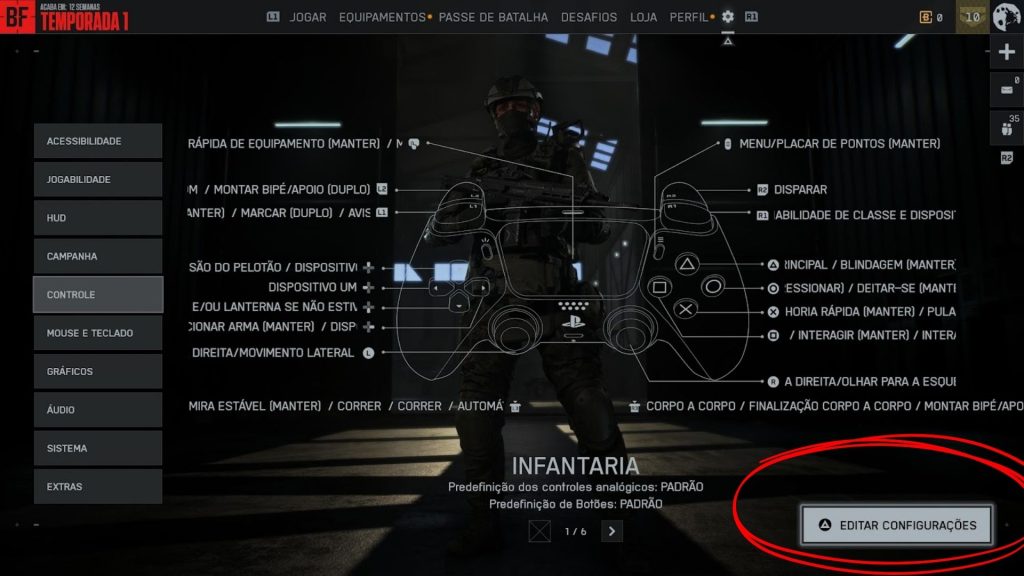Open the Jogar top menu

point(308,17)
